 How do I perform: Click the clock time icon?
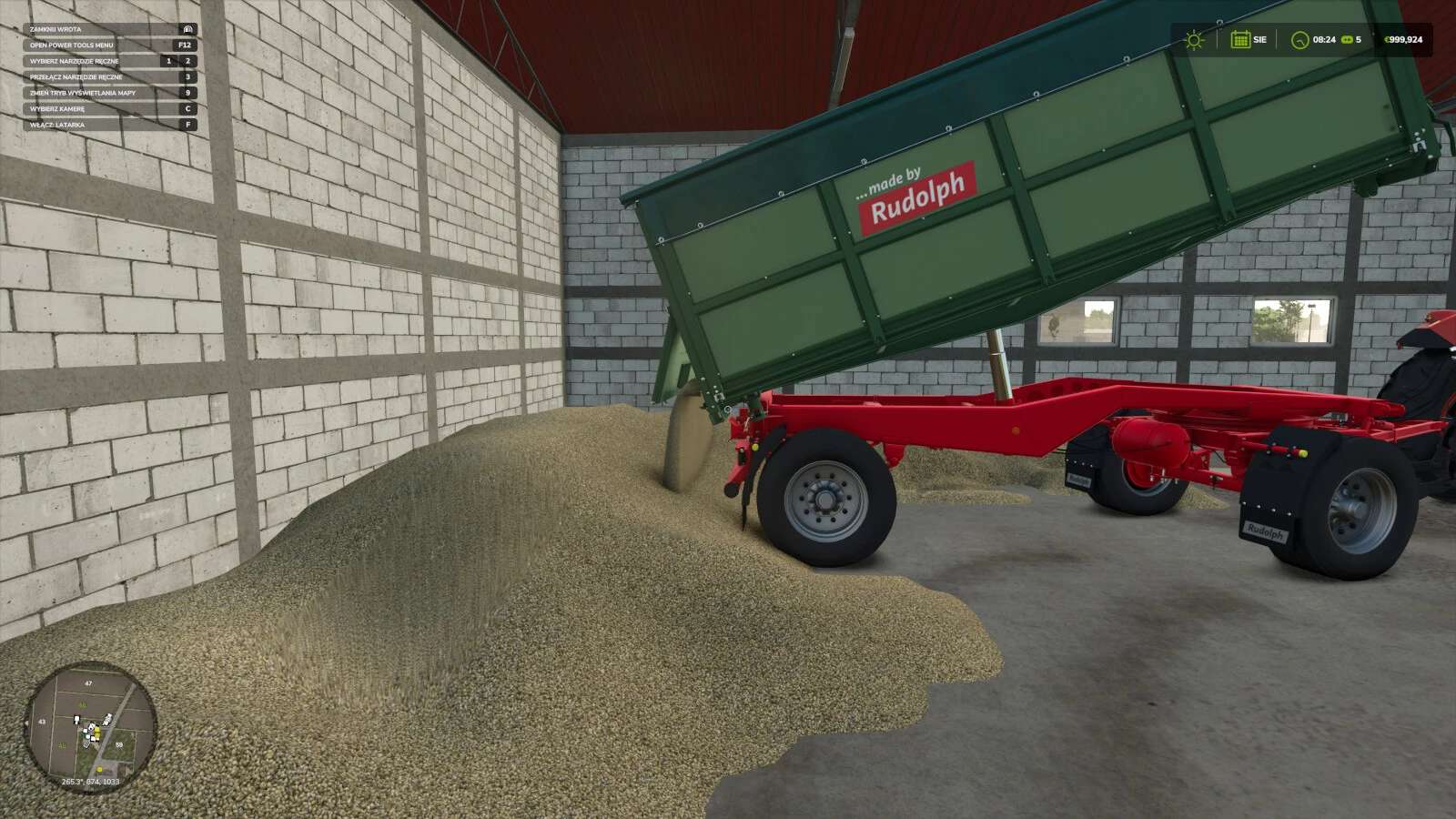tap(1299, 40)
